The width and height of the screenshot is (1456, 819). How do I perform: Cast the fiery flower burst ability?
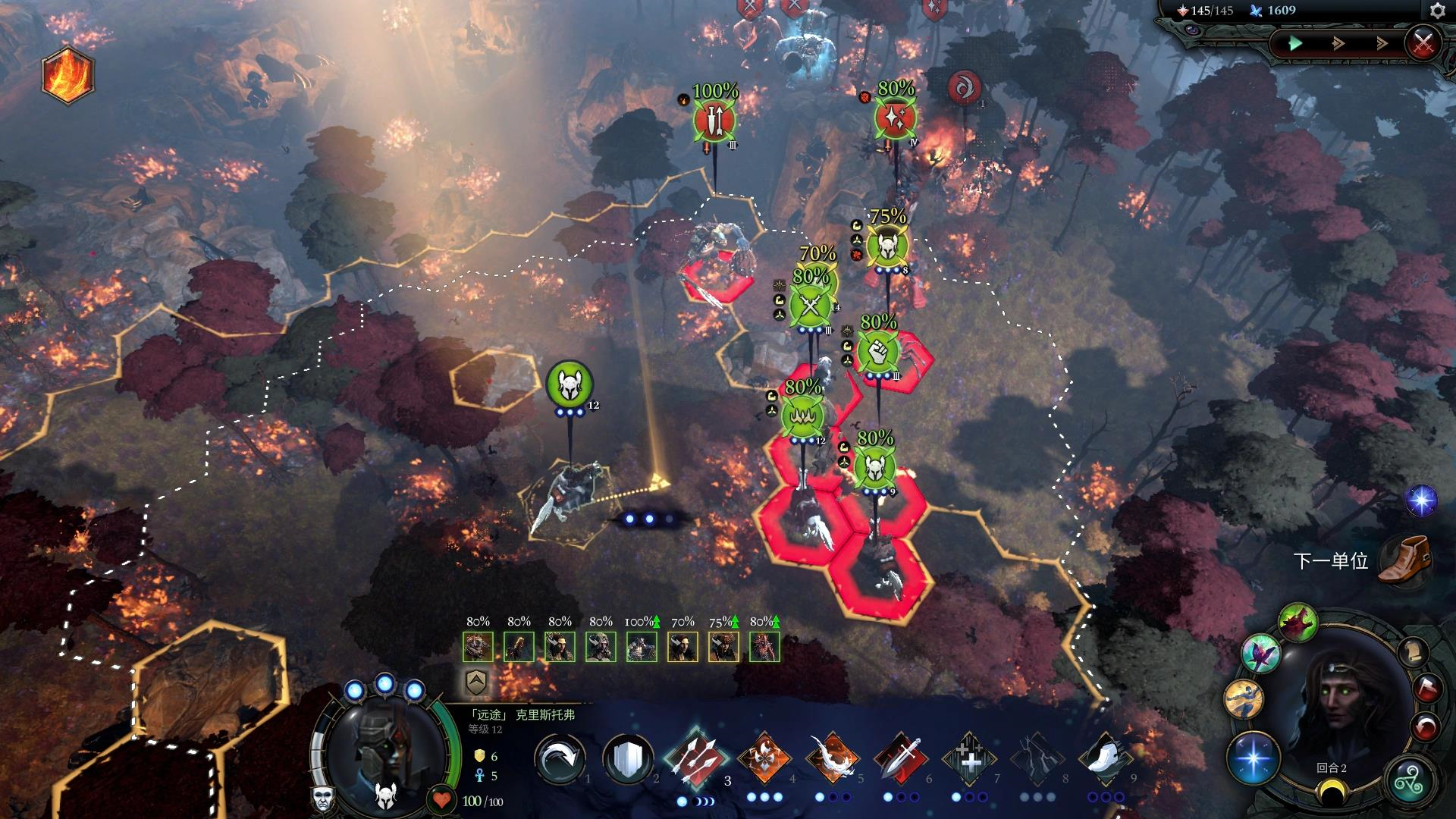pos(764,758)
